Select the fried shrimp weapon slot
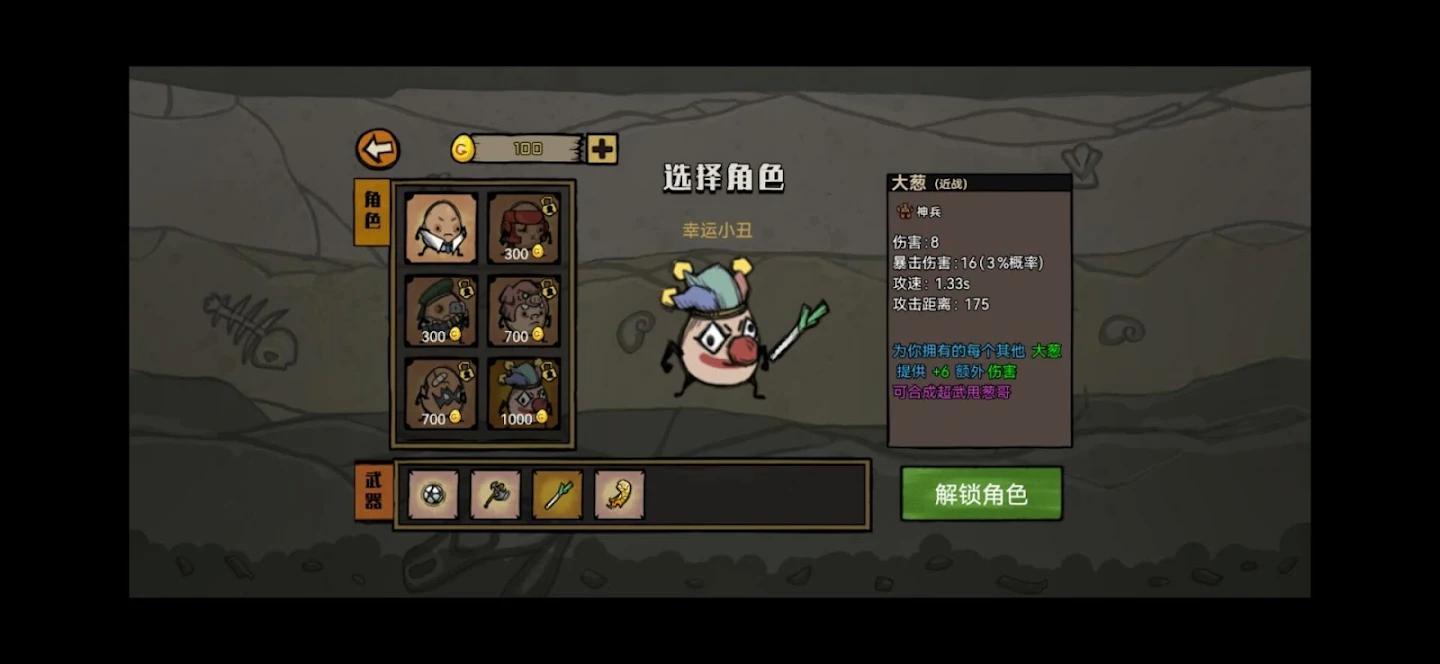The width and height of the screenshot is (1440, 664). click(x=619, y=495)
